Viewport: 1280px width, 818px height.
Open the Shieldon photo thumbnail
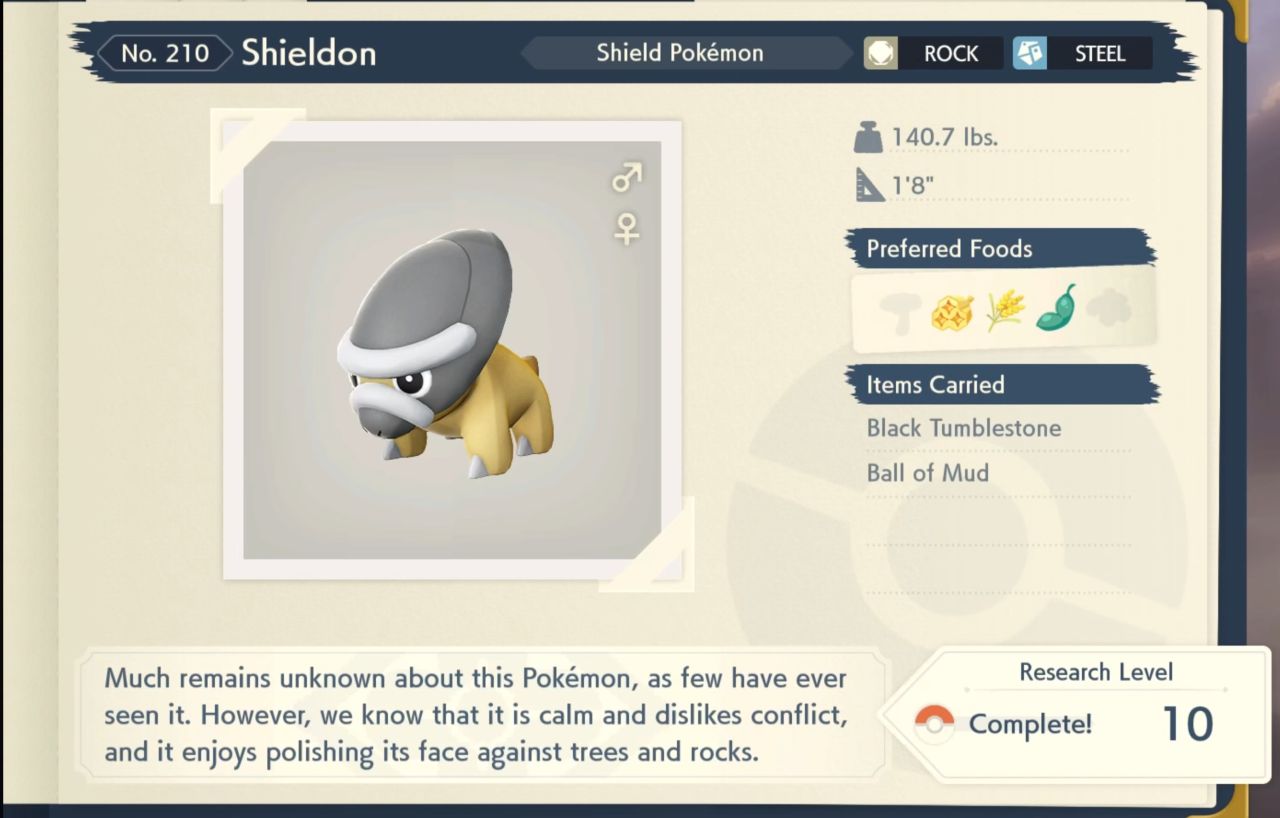coord(452,350)
